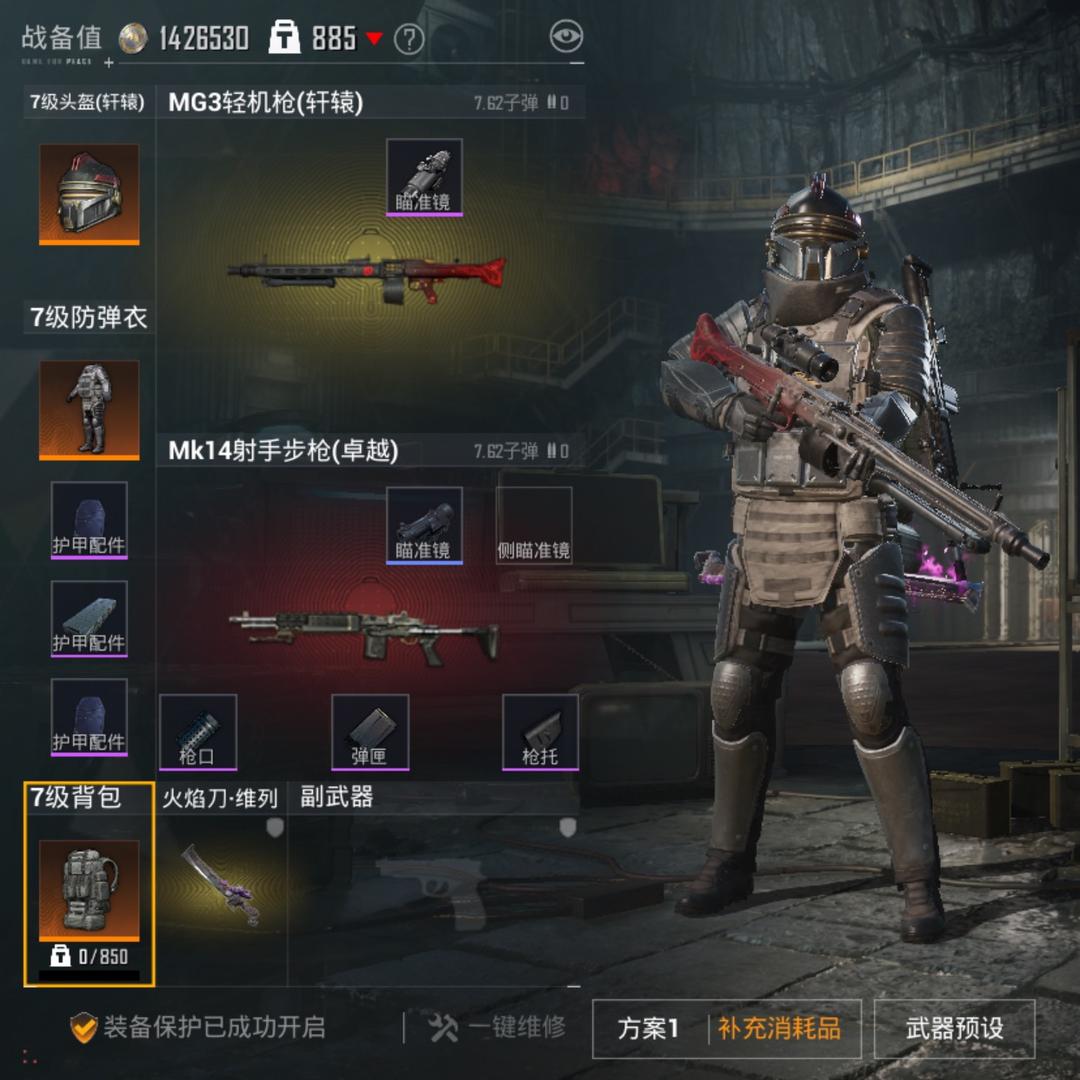Viewport: 1080px width, 1080px height.
Task: Select the Mk14 stock attachment slot
Action: coord(540,732)
